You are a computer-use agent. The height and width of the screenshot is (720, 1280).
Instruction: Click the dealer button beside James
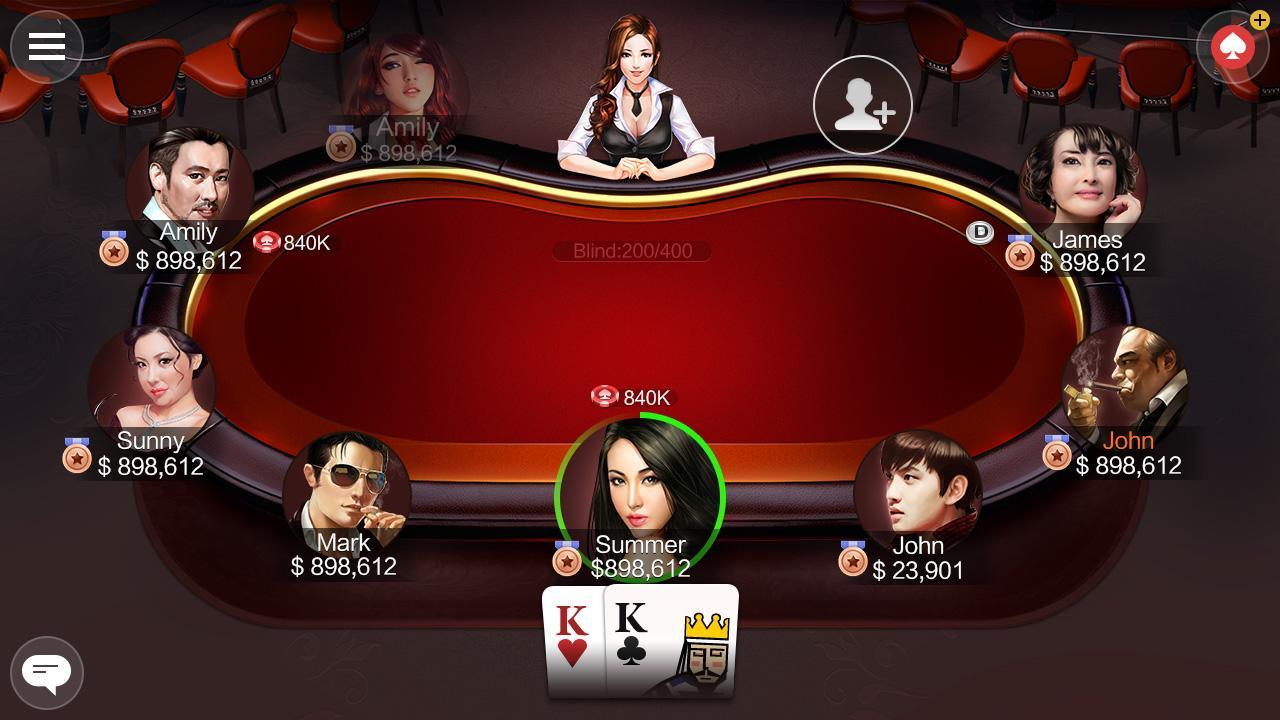tap(979, 233)
